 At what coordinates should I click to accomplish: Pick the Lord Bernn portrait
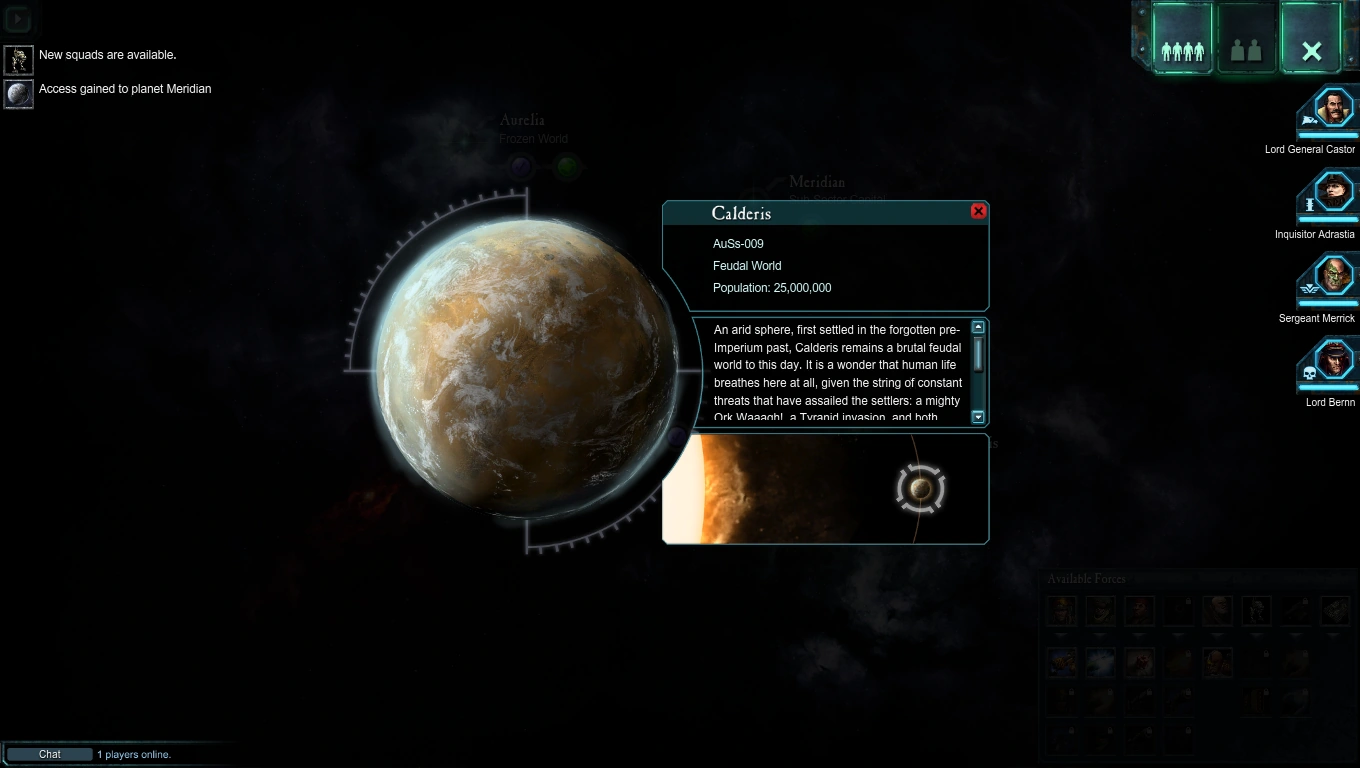pyautogui.click(x=1333, y=360)
